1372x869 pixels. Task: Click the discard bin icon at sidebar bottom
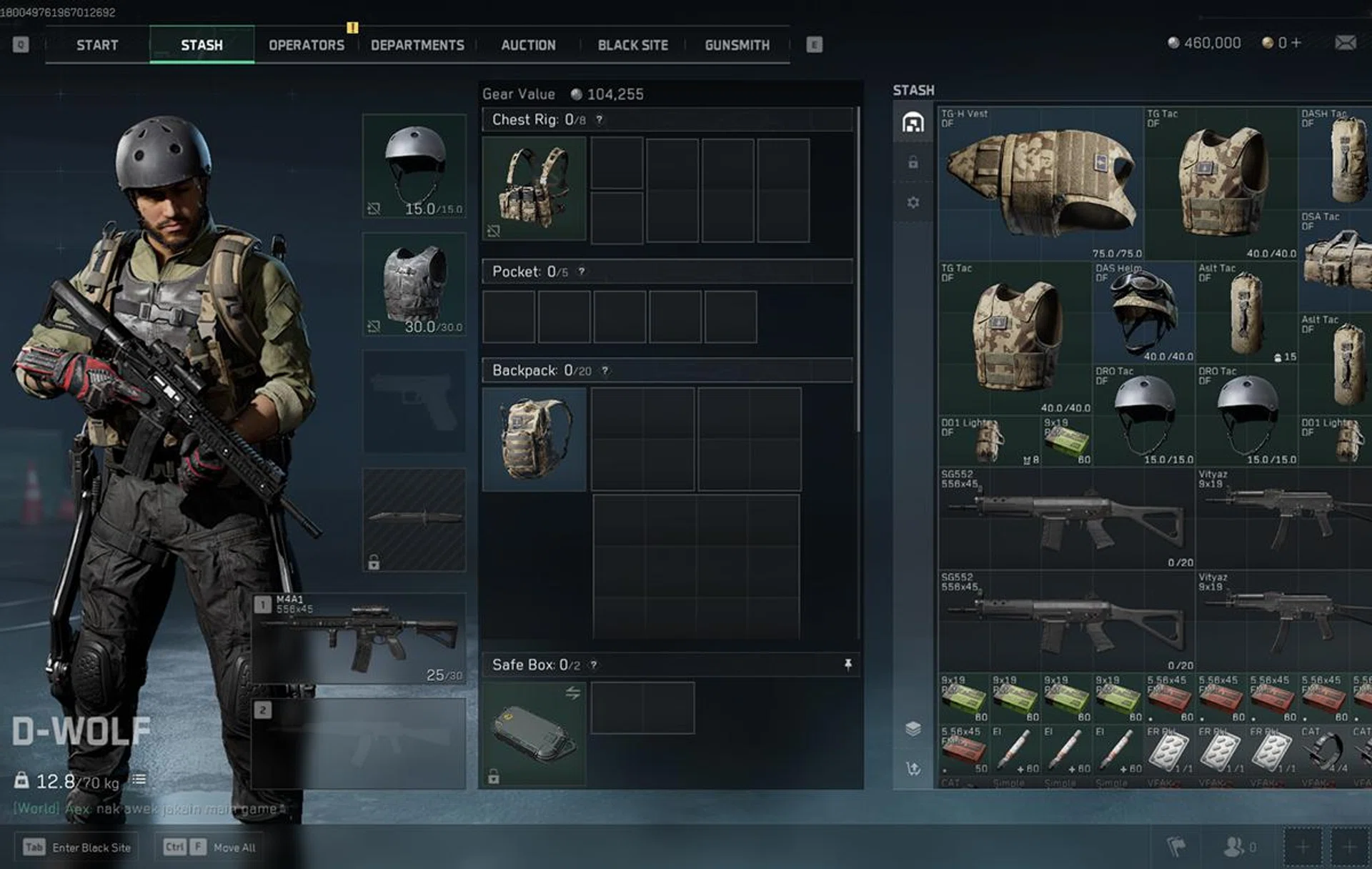click(913, 768)
